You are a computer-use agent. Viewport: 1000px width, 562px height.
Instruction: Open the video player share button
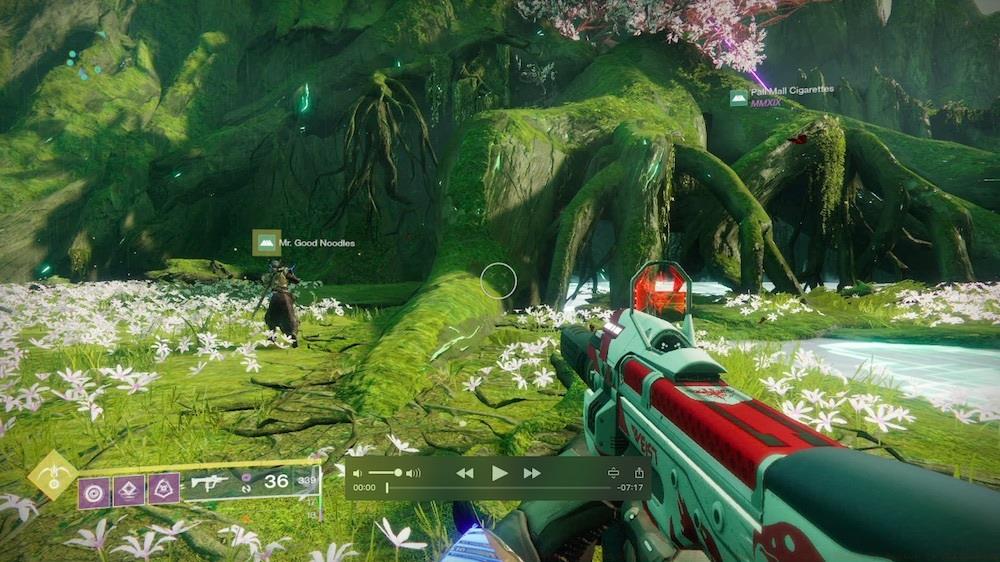pyautogui.click(x=639, y=473)
